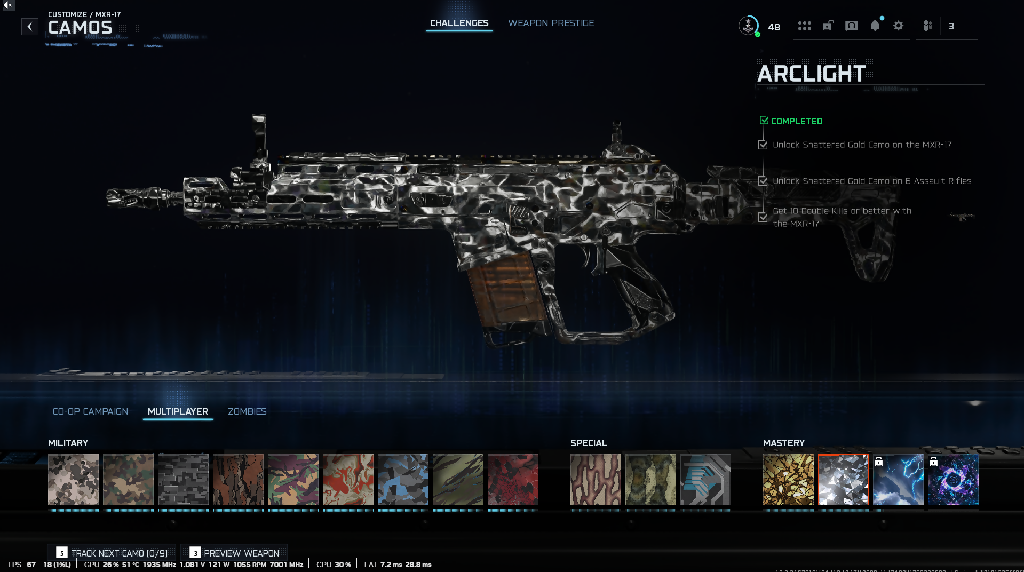Image resolution: width=1024 pixels, height=572 pixels.
Task: Choose the blue and grey Military camo
Action: [402, 480]
